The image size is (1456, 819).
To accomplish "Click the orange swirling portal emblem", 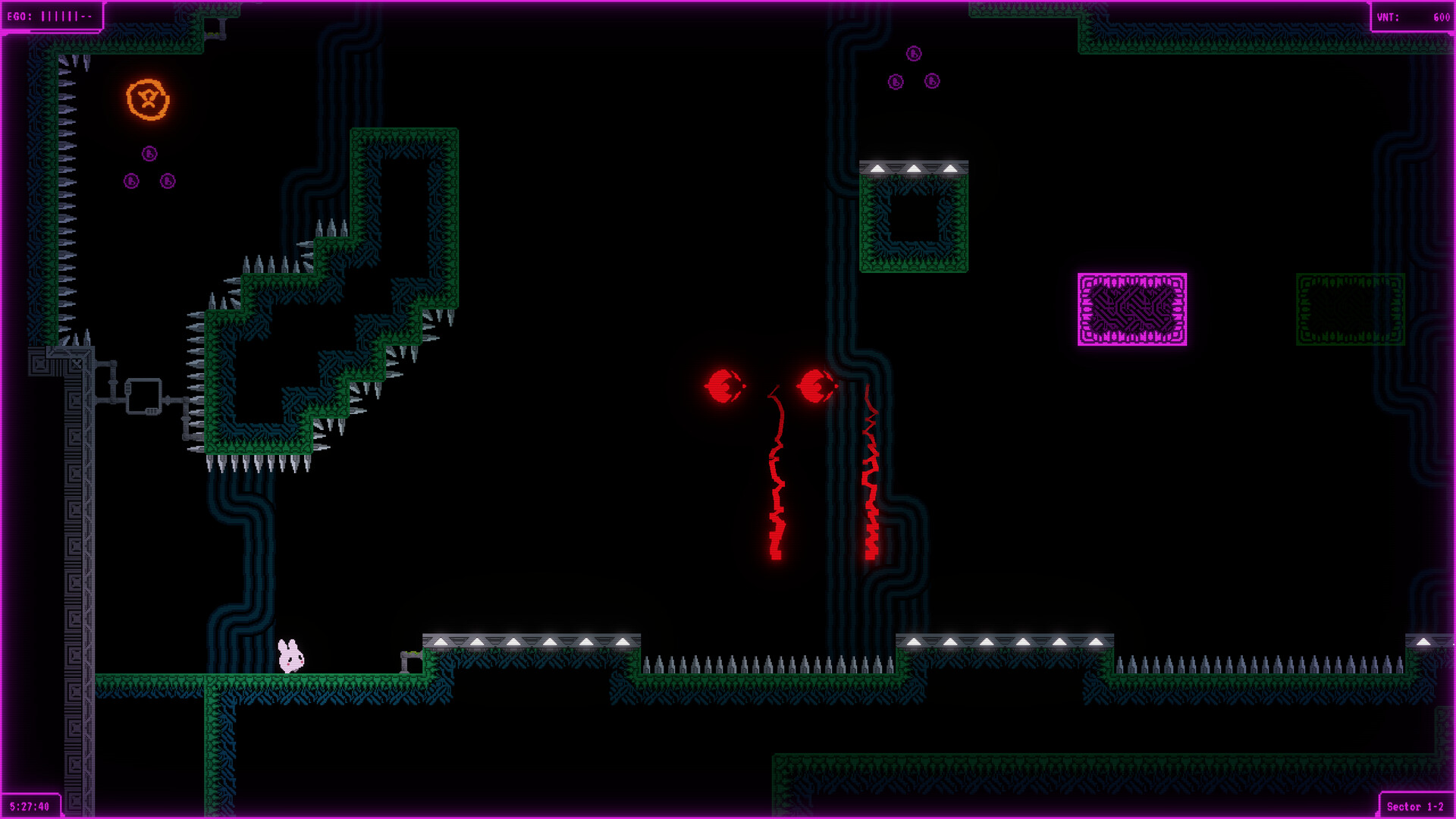I will [146, 99].
